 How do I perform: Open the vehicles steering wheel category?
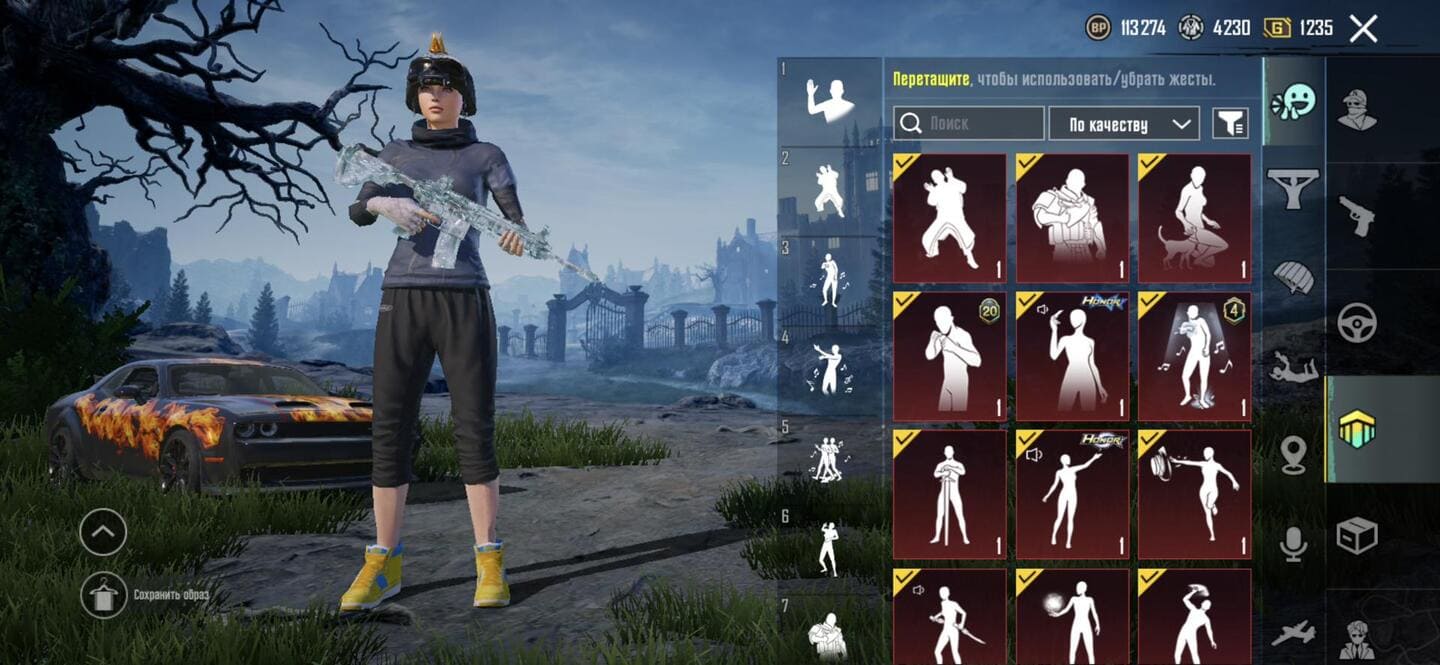(x=1357, y=322)
